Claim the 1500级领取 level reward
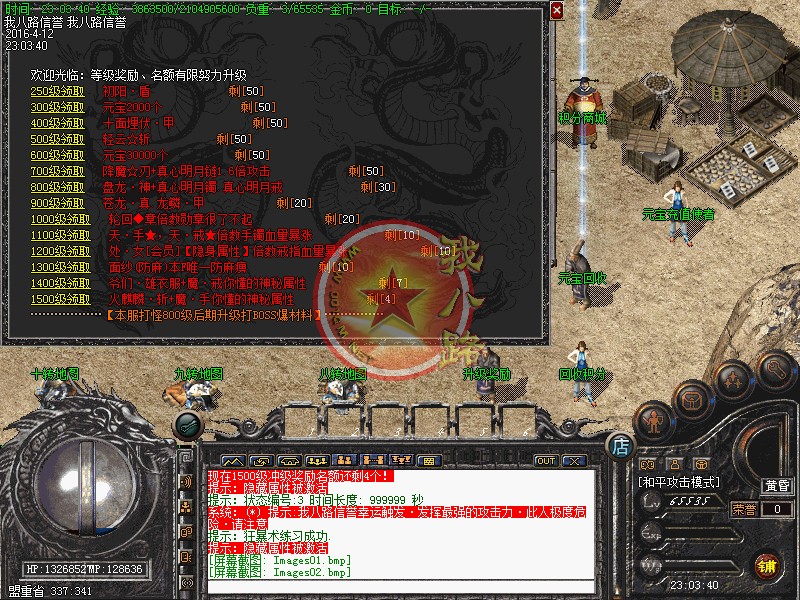The image size is (800, 600). pyautogui.click(x=58, y=299)
